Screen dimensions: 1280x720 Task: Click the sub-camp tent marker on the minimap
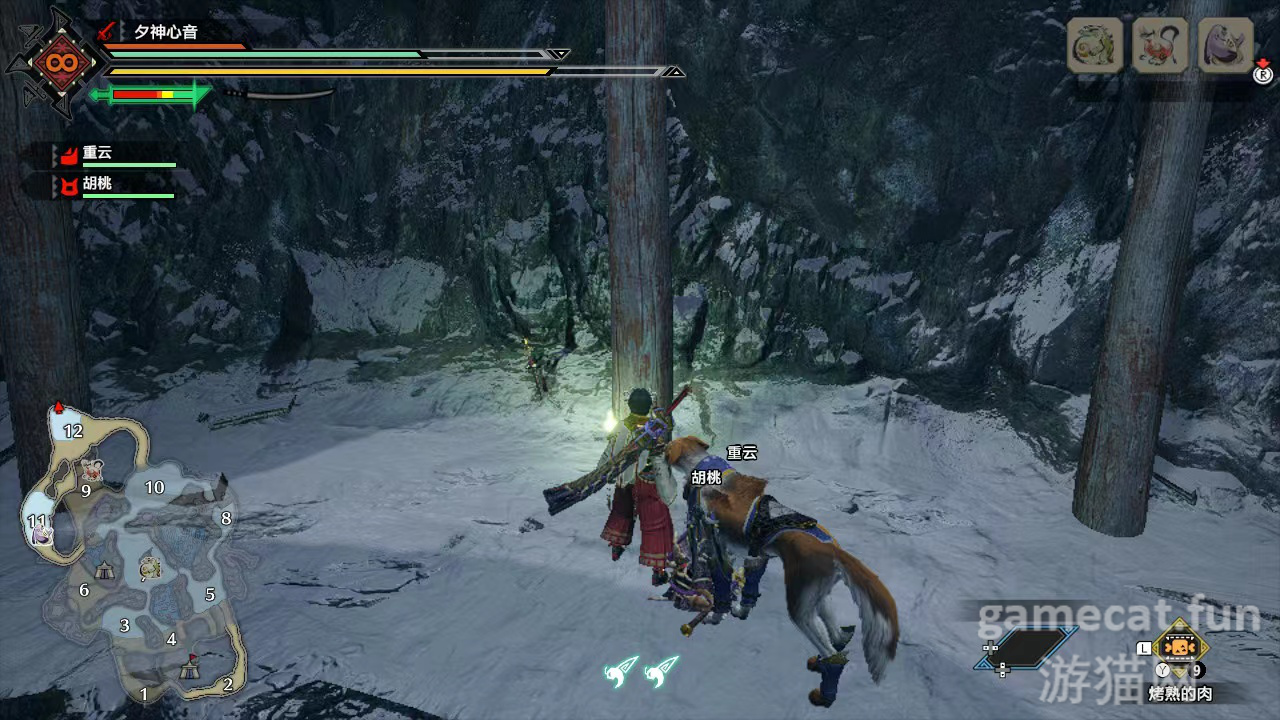(105, 569)
